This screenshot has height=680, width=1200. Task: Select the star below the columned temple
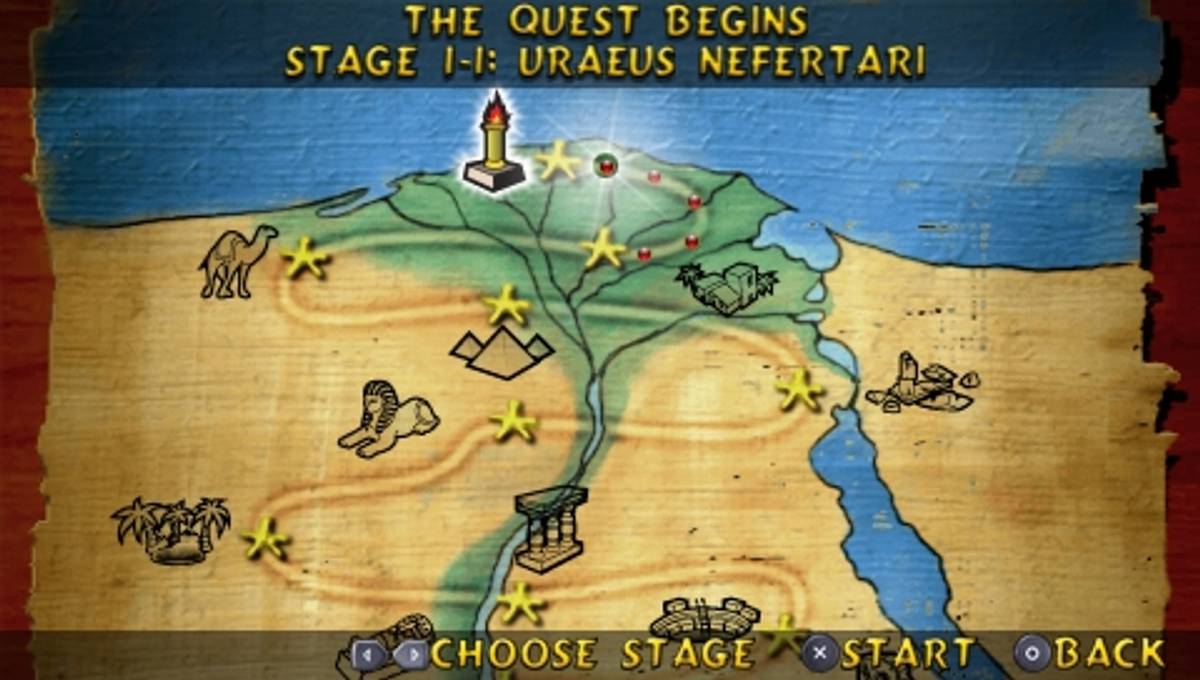(x=520, y=602)
